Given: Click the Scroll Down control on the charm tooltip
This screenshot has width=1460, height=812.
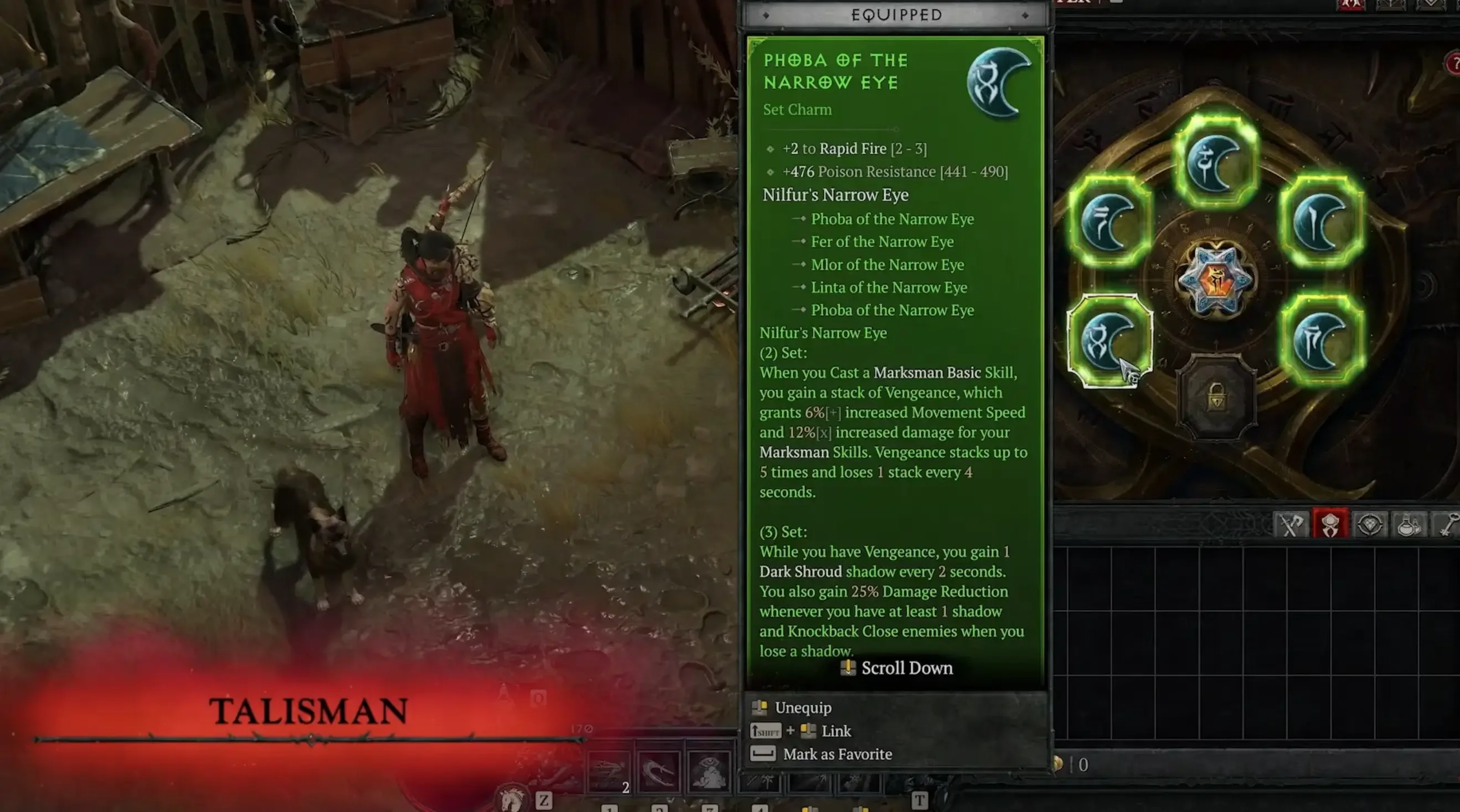Looking at the screenshot, I should (896, 668).
